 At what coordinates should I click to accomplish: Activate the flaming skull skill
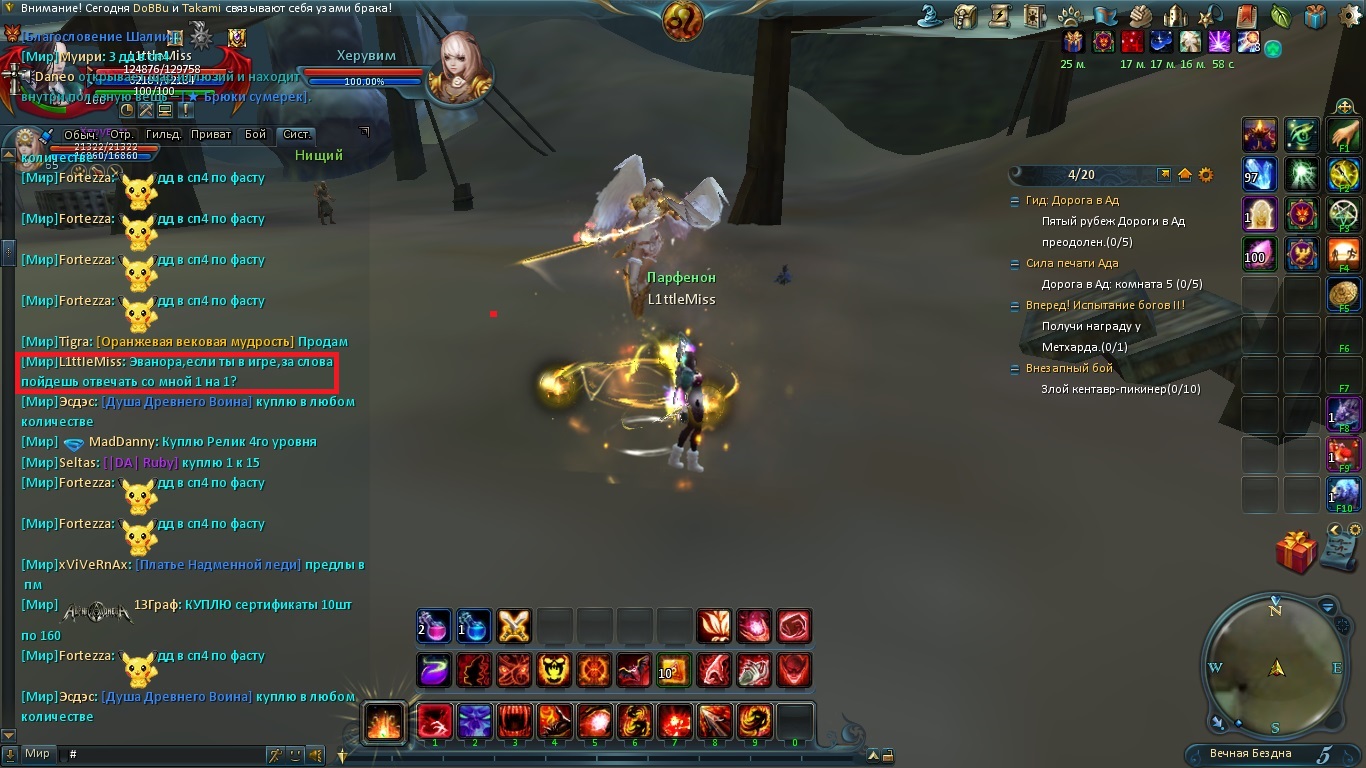pyautogui.click(x=554, y=670)
